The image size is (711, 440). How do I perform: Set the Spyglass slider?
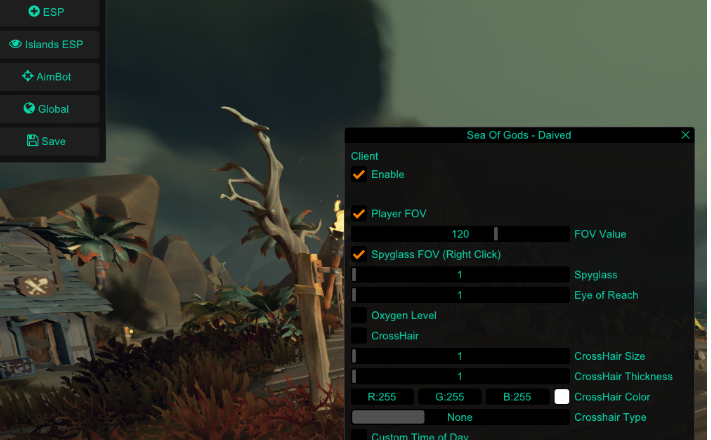(x=460, y=275)
